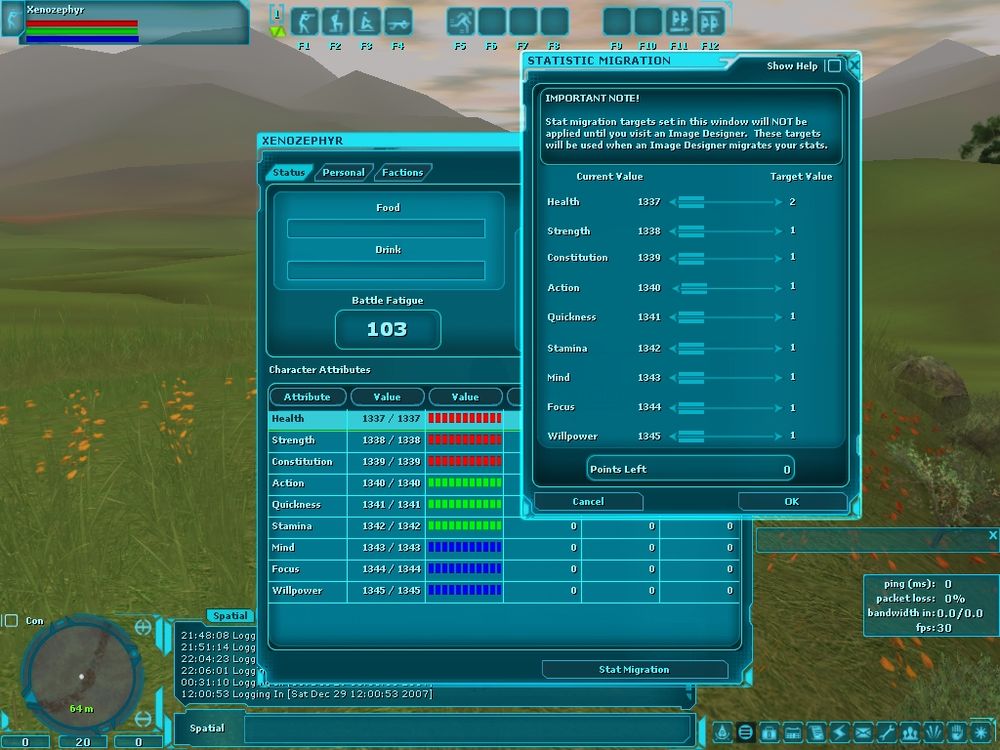Open the Stat Migration button
1000x750 pixels.
(634, 669)
